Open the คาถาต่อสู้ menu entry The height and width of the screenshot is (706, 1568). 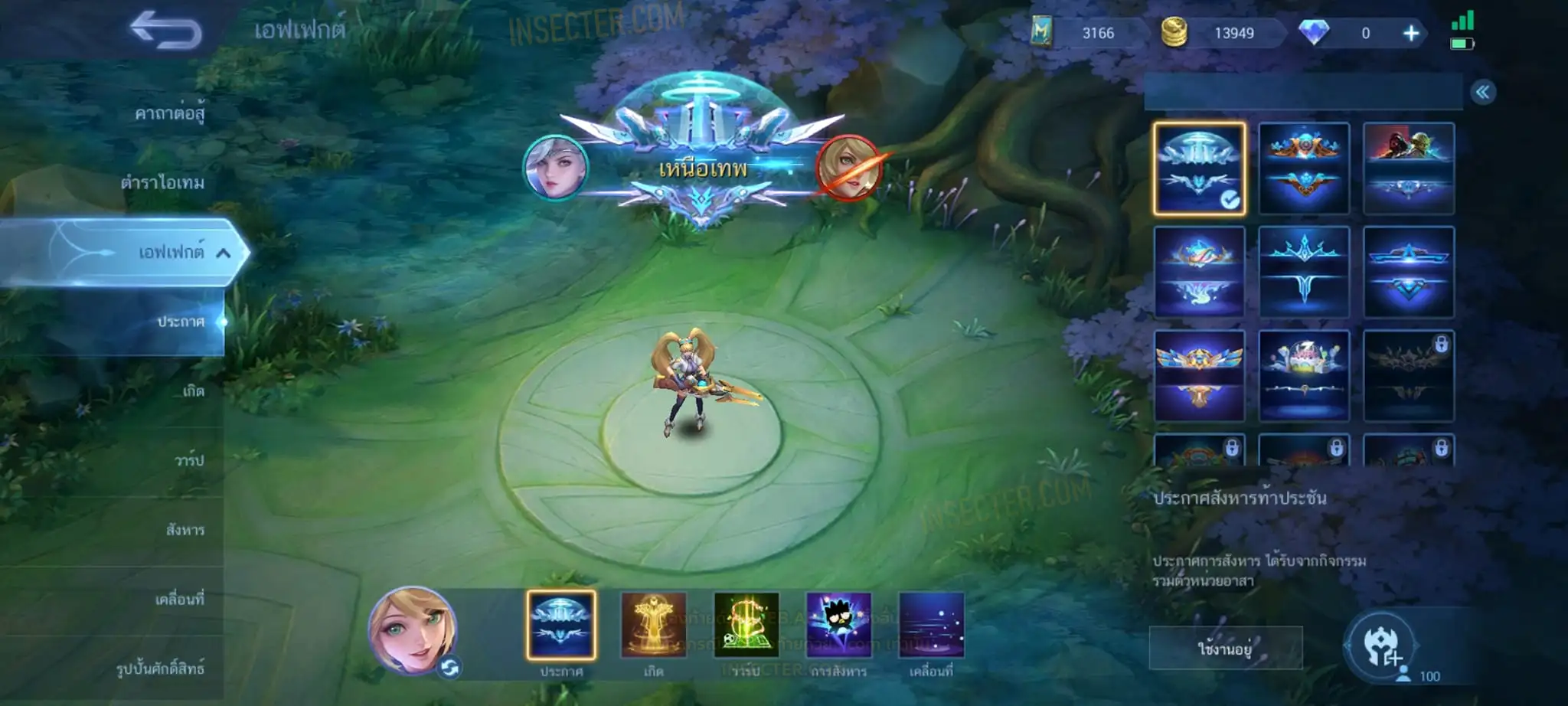click(x=169, y=113)
